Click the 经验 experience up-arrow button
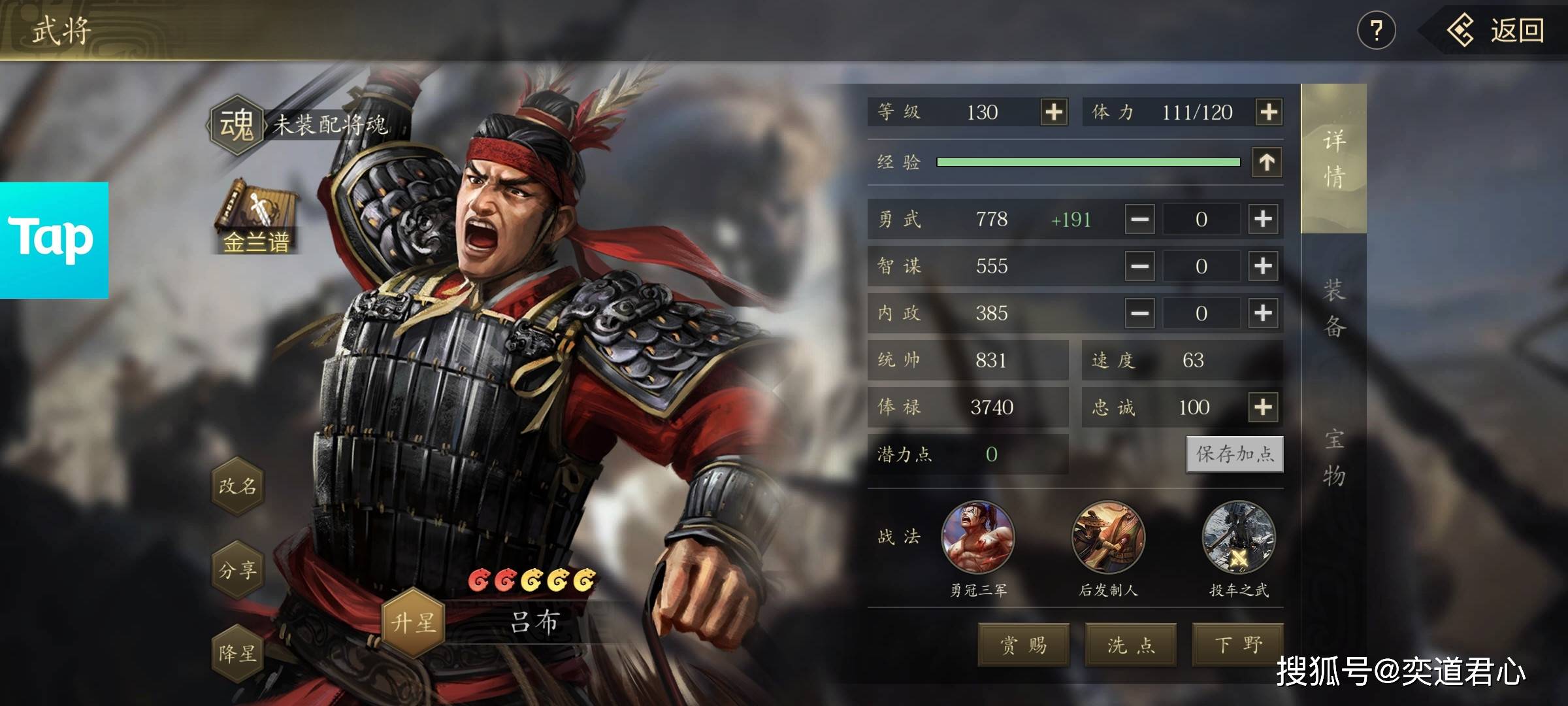This screenshot has width=1568, height=706. 1267,161
